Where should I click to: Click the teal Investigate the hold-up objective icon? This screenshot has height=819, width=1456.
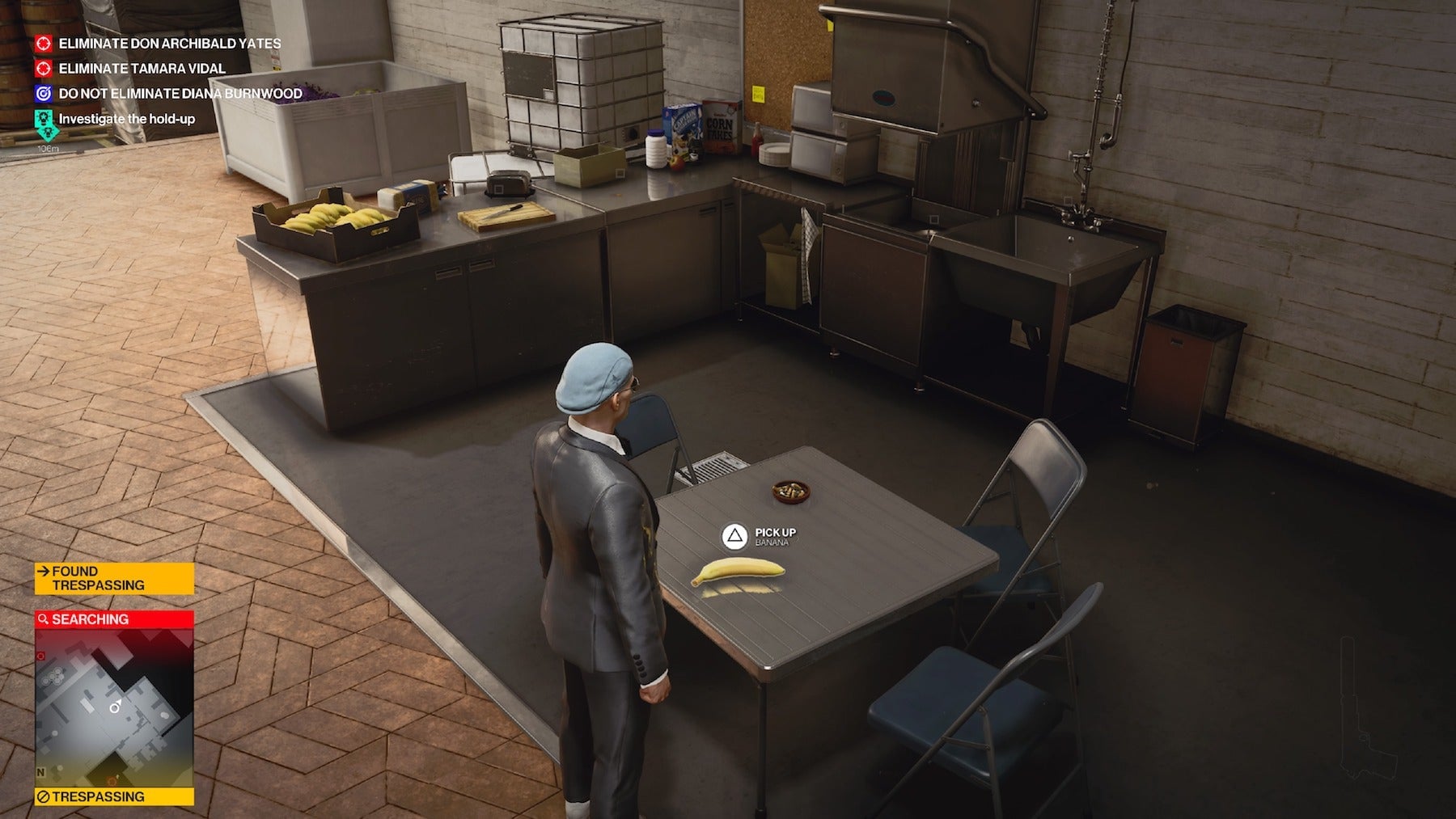tap(44, 118)
